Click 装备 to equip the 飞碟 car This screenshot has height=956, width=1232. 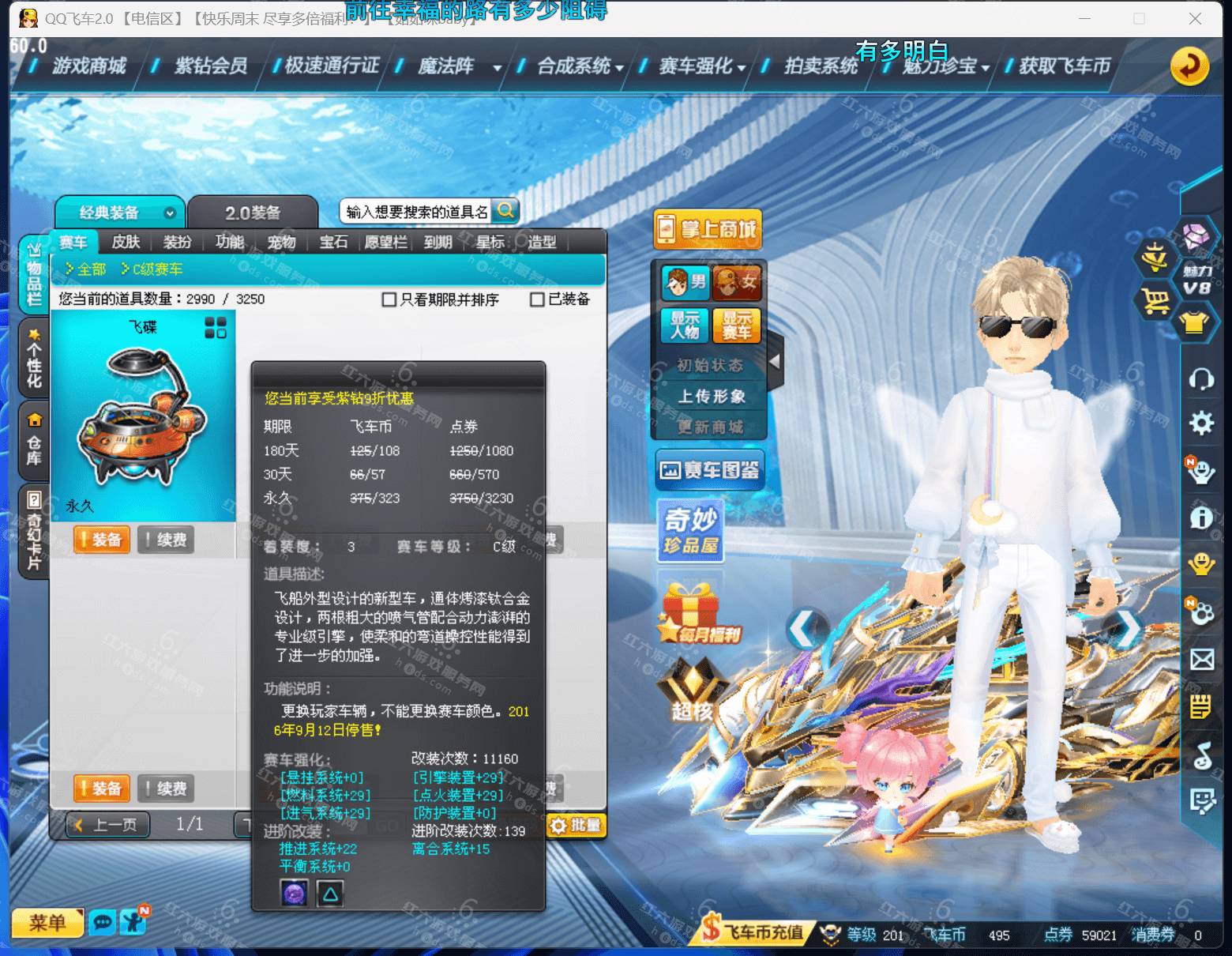coord(102,540)
